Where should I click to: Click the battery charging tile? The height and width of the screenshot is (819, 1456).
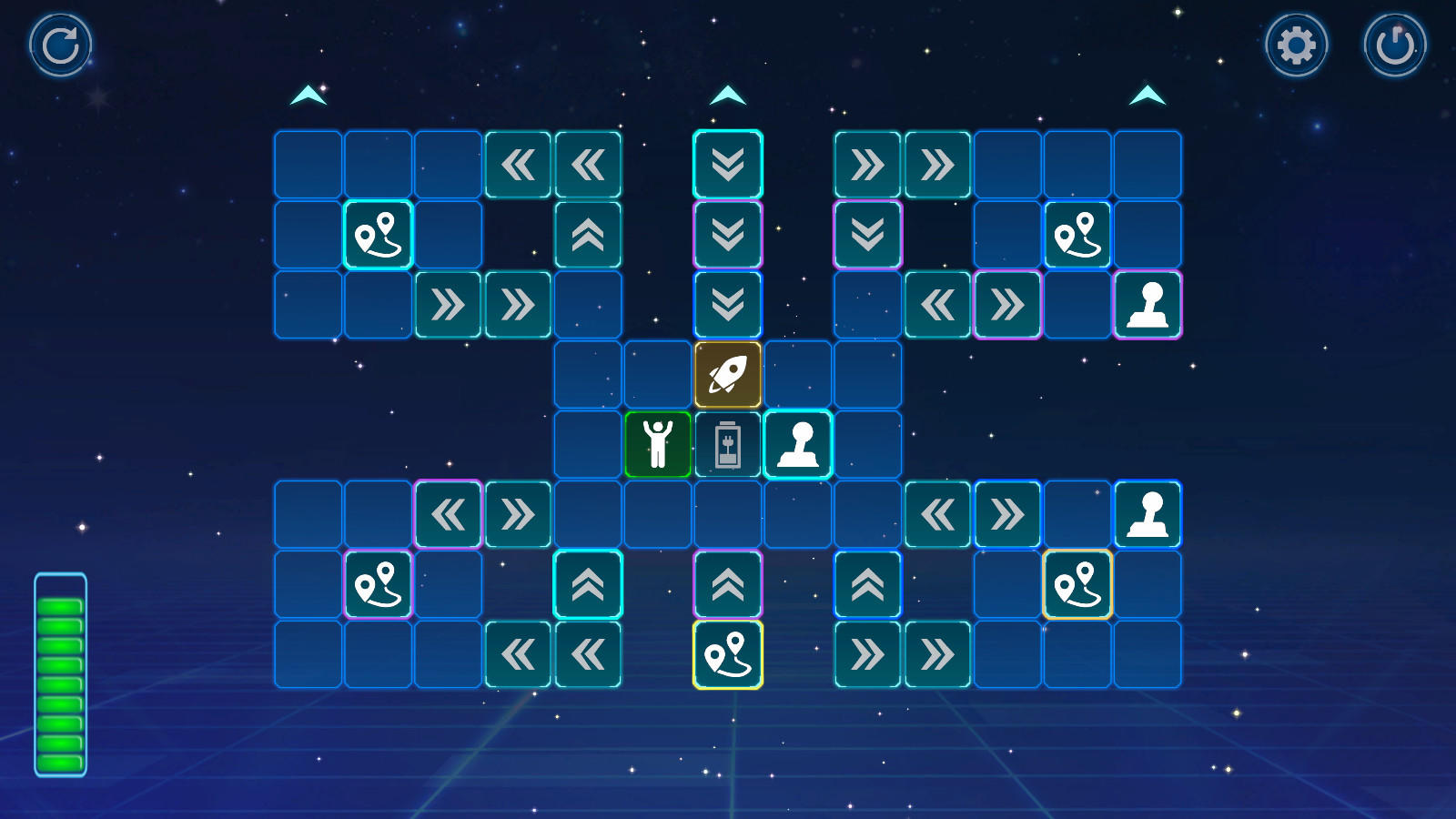[x=729, y=444]
